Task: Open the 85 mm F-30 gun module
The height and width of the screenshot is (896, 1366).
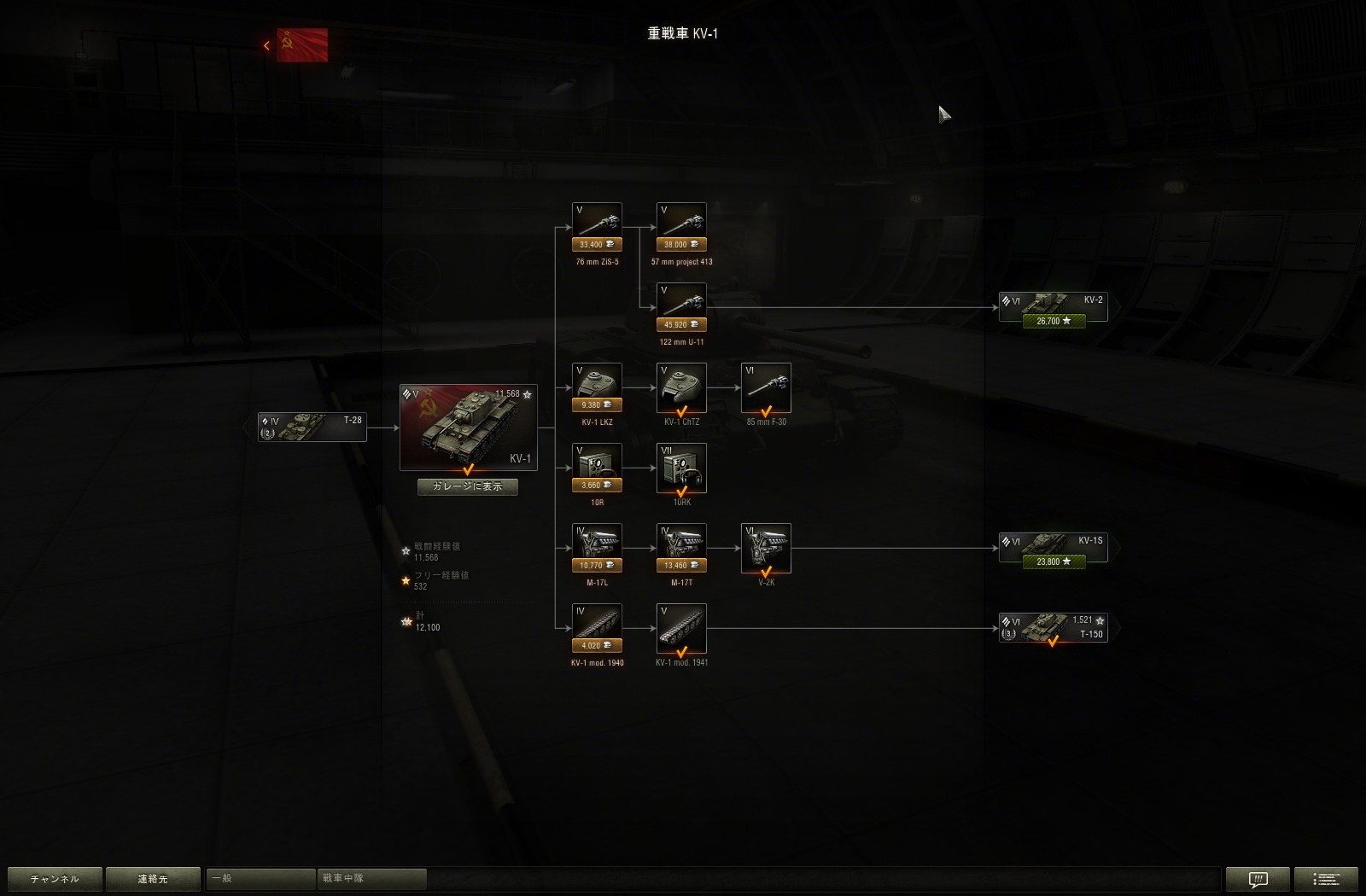Action: click(766, 386)
